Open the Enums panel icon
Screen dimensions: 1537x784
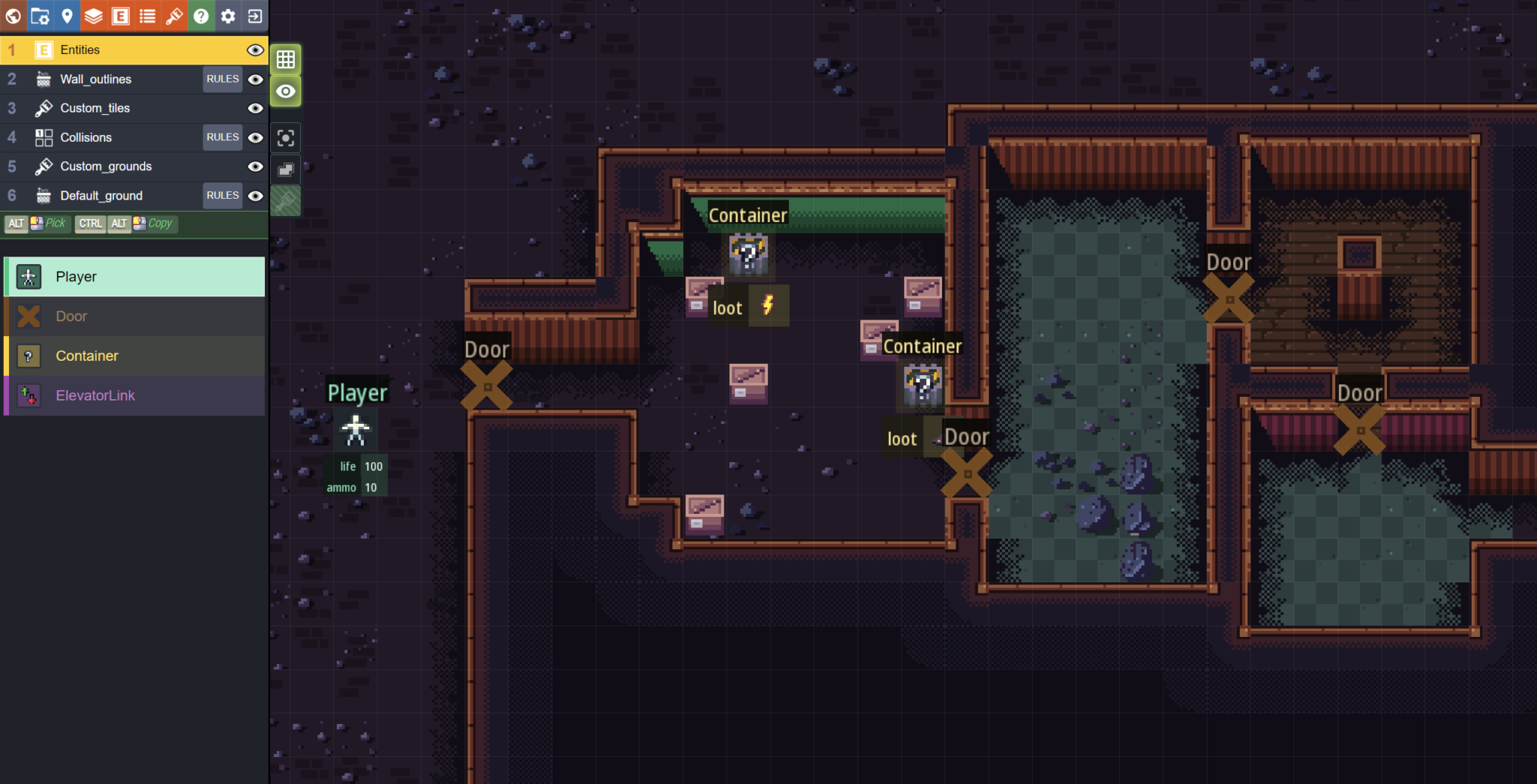[x=147, y=16]
